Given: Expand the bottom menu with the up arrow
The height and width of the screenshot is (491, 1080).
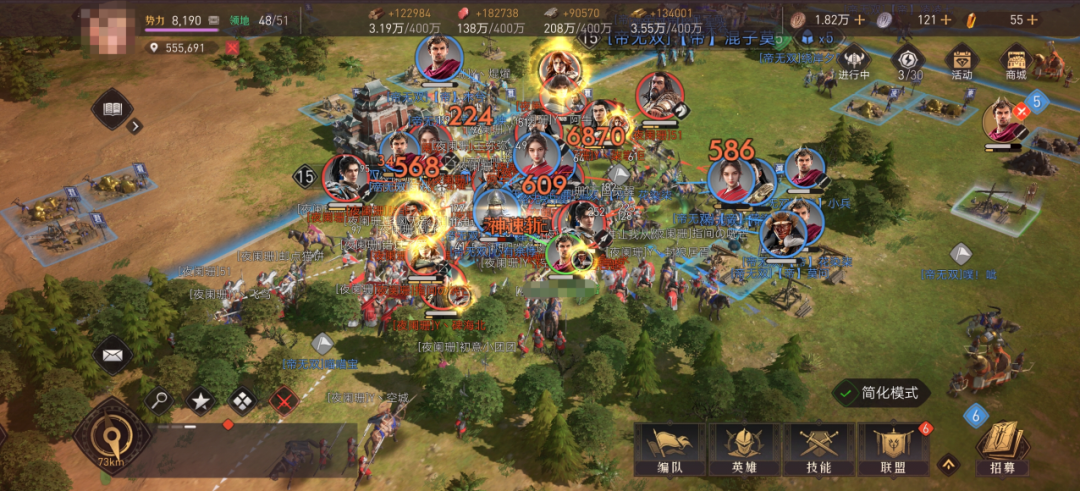Looking at the screenshot, I should coord(948,463).
